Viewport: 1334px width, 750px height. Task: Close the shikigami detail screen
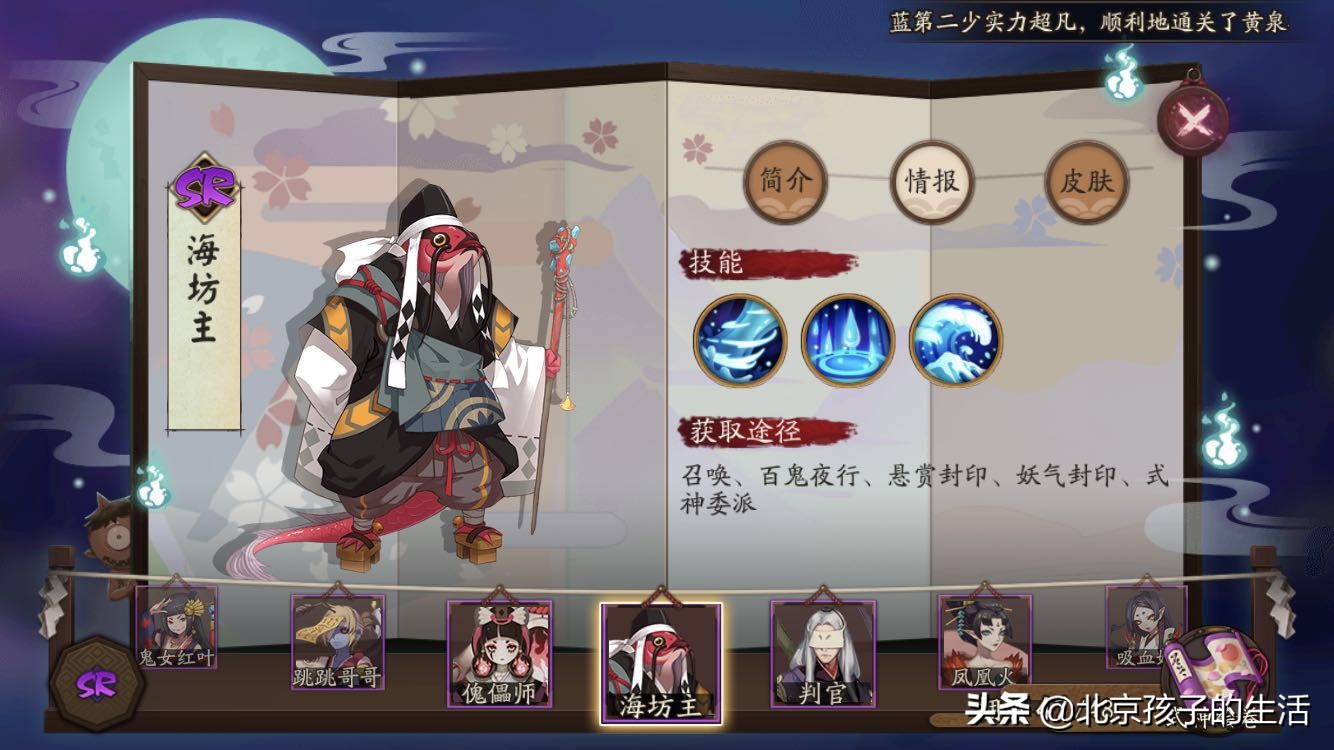1193,120
